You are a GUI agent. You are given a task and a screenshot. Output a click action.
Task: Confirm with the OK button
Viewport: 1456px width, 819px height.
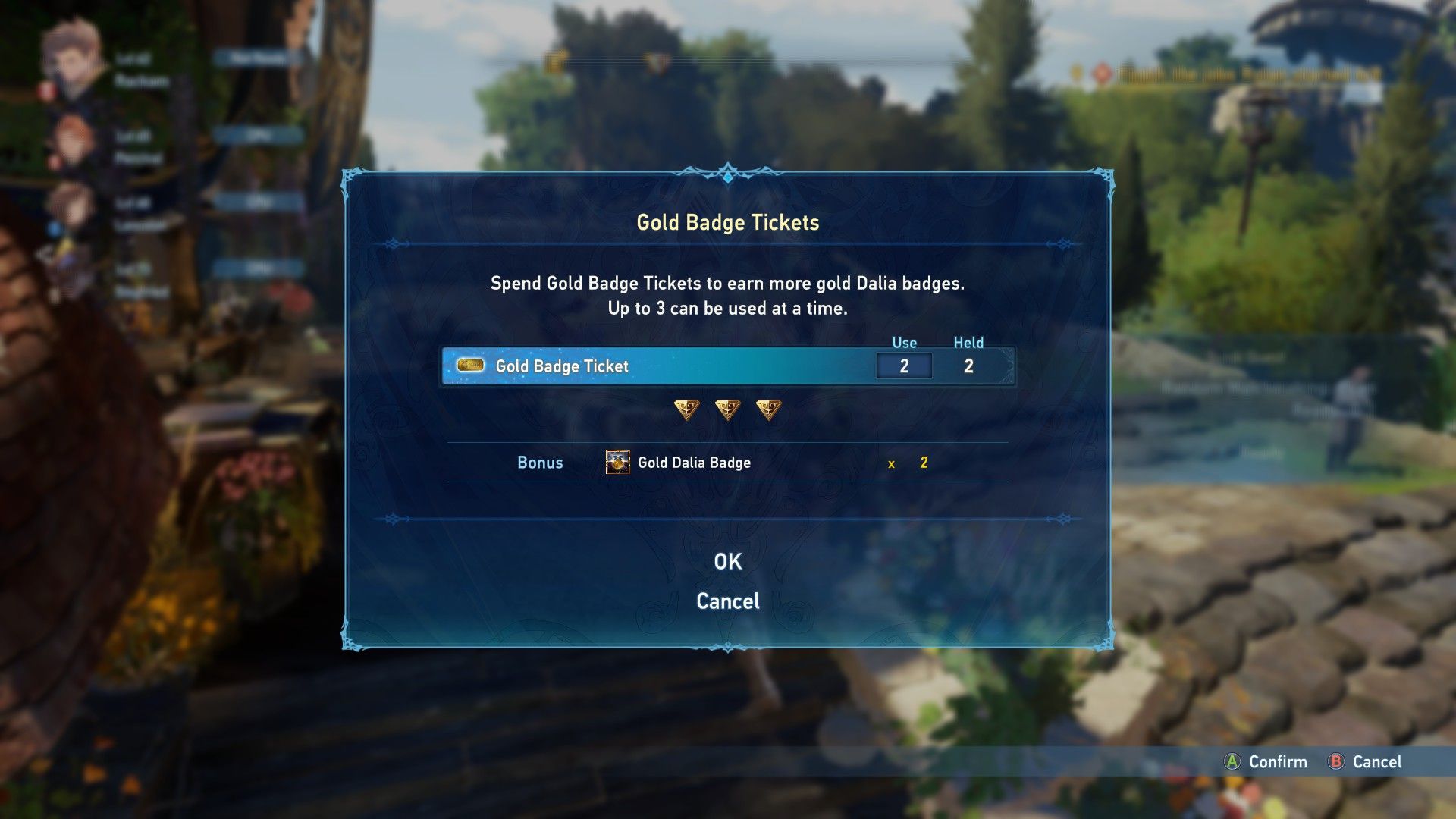727,561
